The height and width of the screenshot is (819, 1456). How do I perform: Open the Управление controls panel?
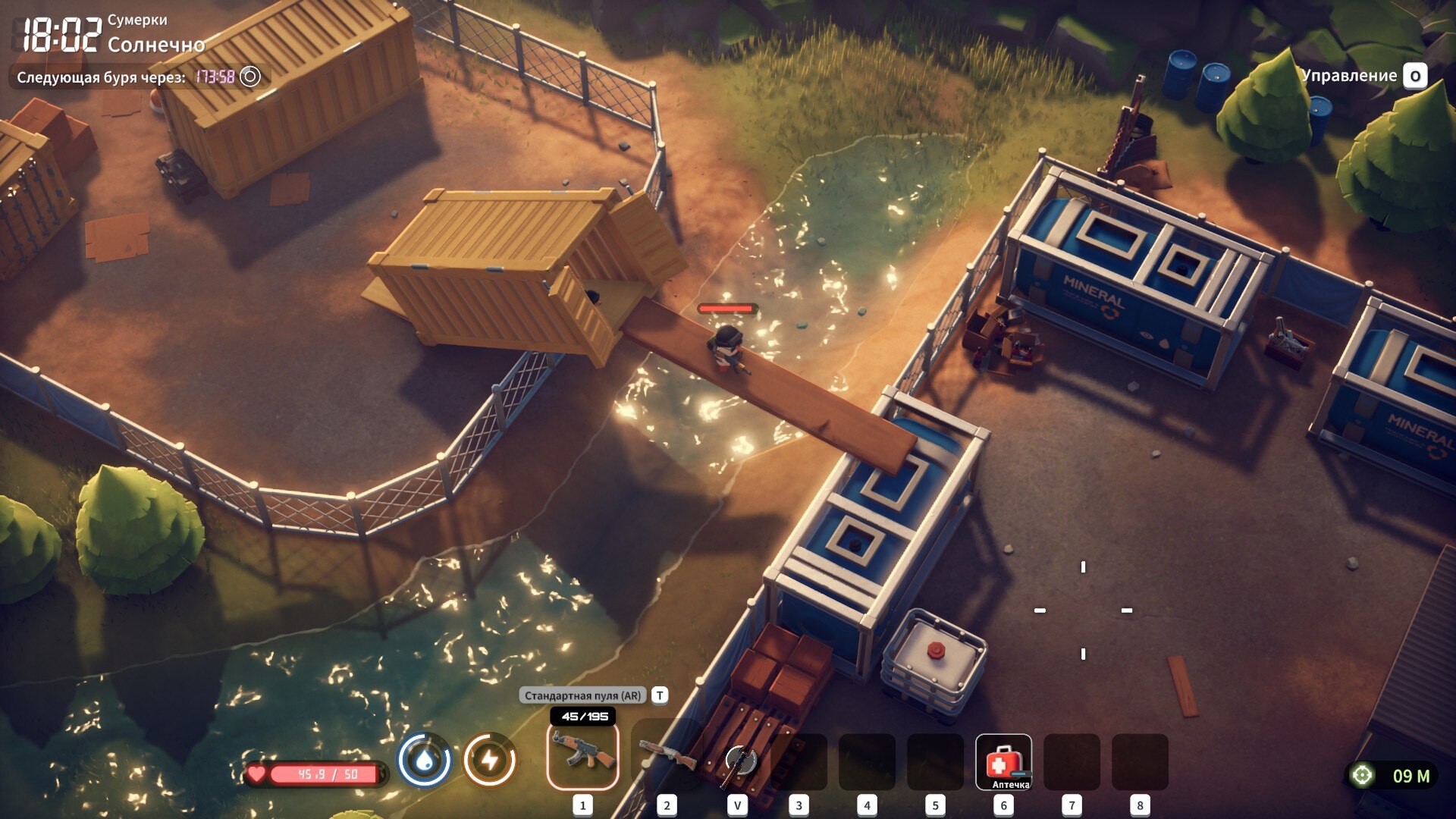tap(1414, 76)
